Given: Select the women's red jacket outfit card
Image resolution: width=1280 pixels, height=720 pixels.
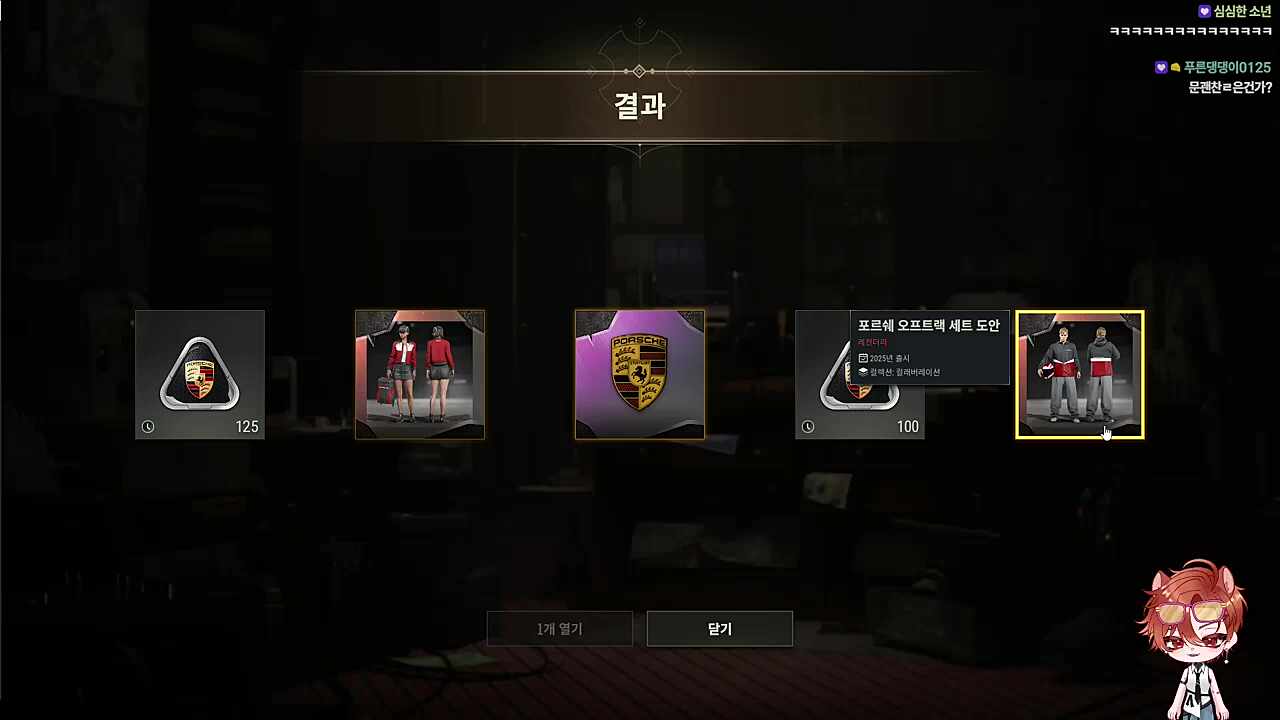Looking at the screenshot, I should click(x=419, y=375).
